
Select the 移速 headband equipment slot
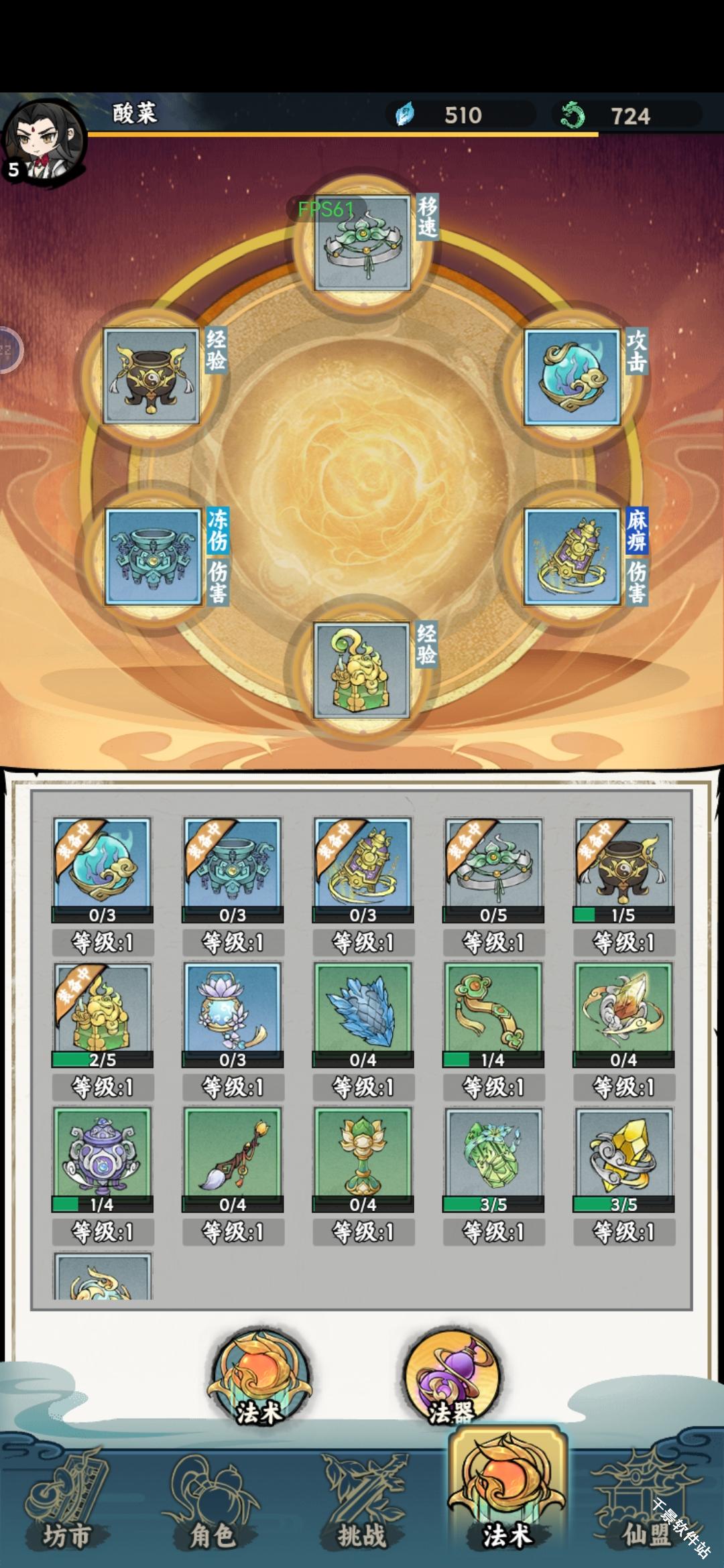pyautogui.click(x=362, y=243)
